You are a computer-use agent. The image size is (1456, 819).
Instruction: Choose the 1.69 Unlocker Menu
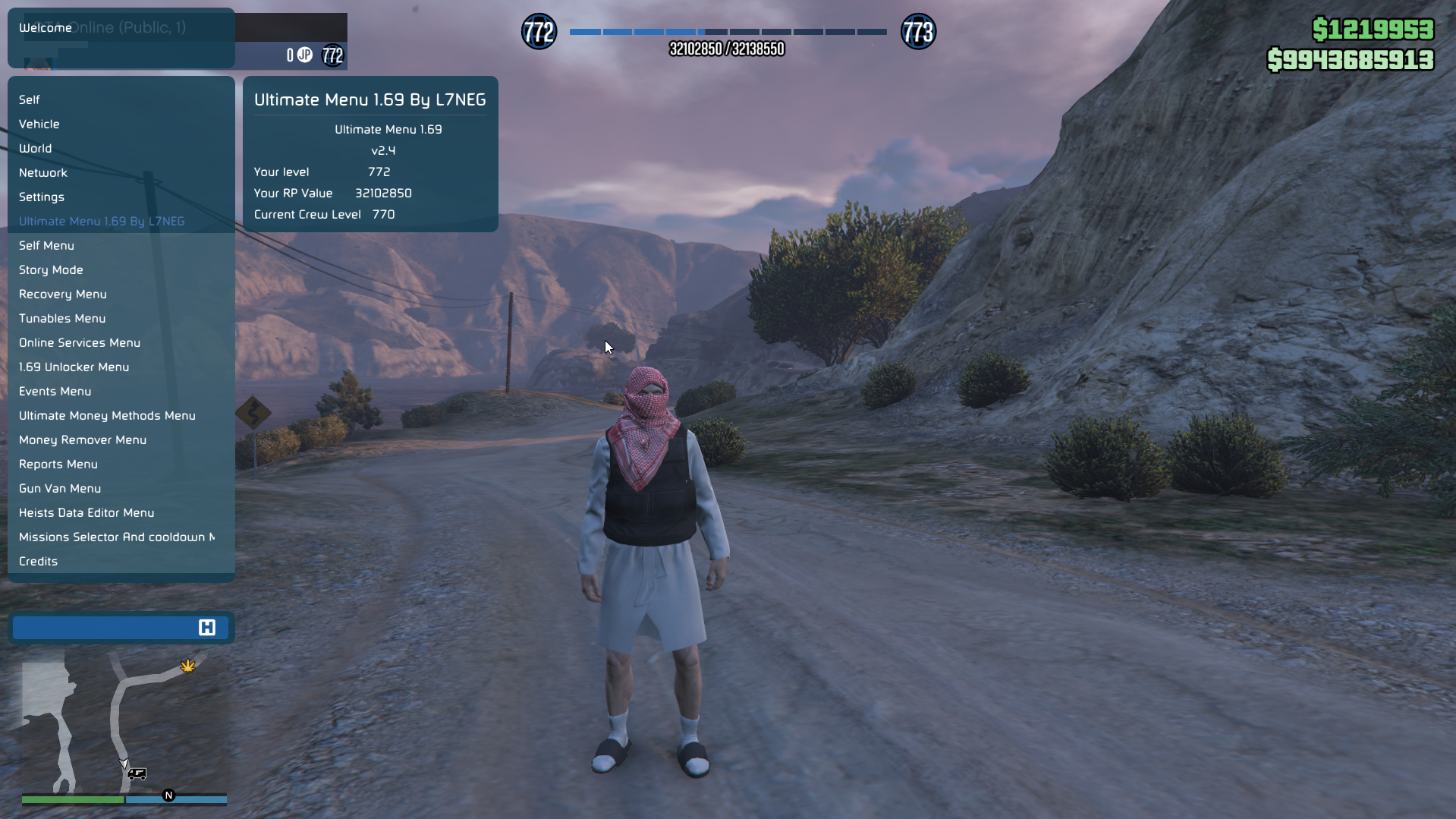pos(74,367)
